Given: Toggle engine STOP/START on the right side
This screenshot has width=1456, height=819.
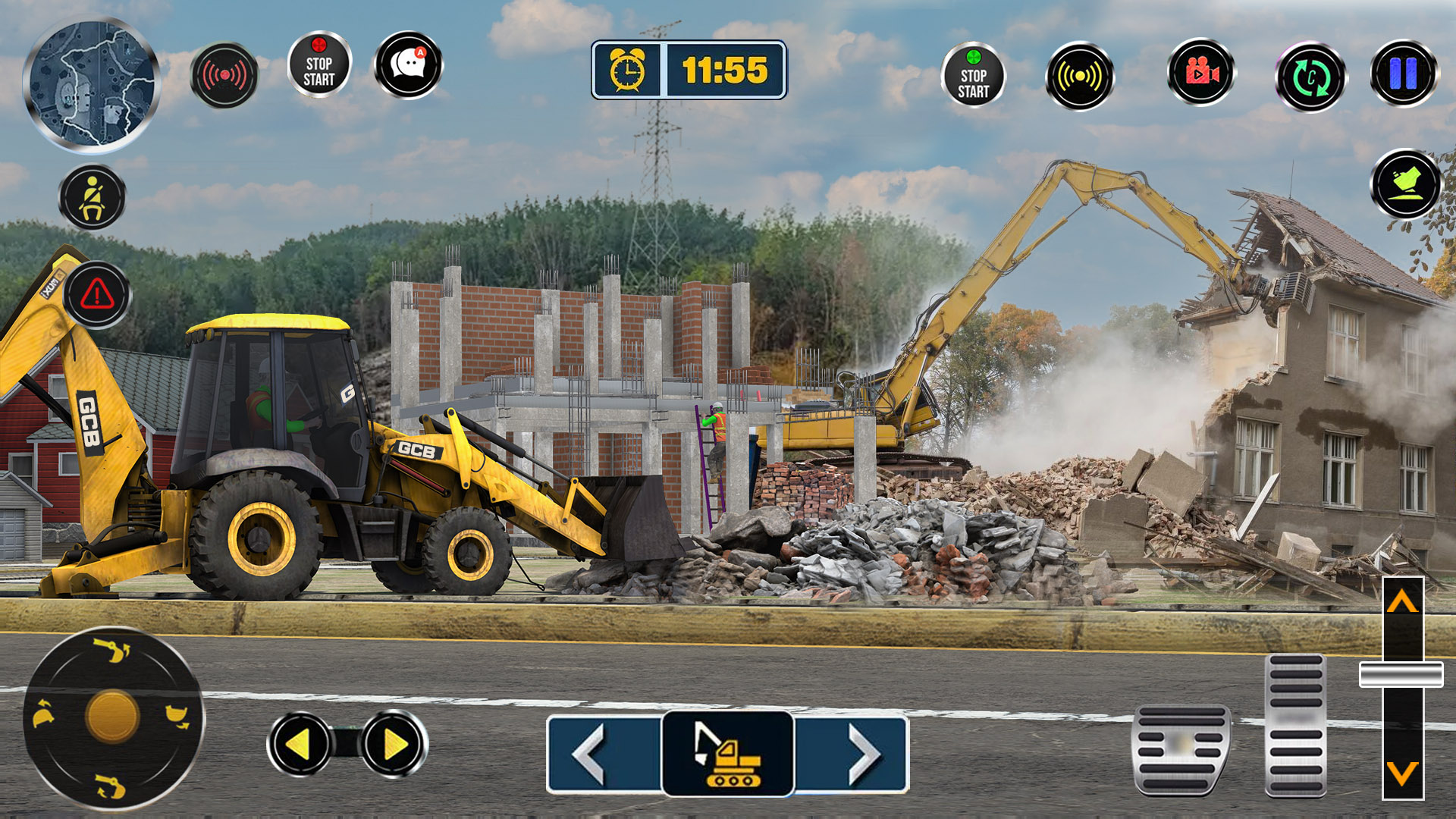Looking at the screenshot, I should (973, 76).
